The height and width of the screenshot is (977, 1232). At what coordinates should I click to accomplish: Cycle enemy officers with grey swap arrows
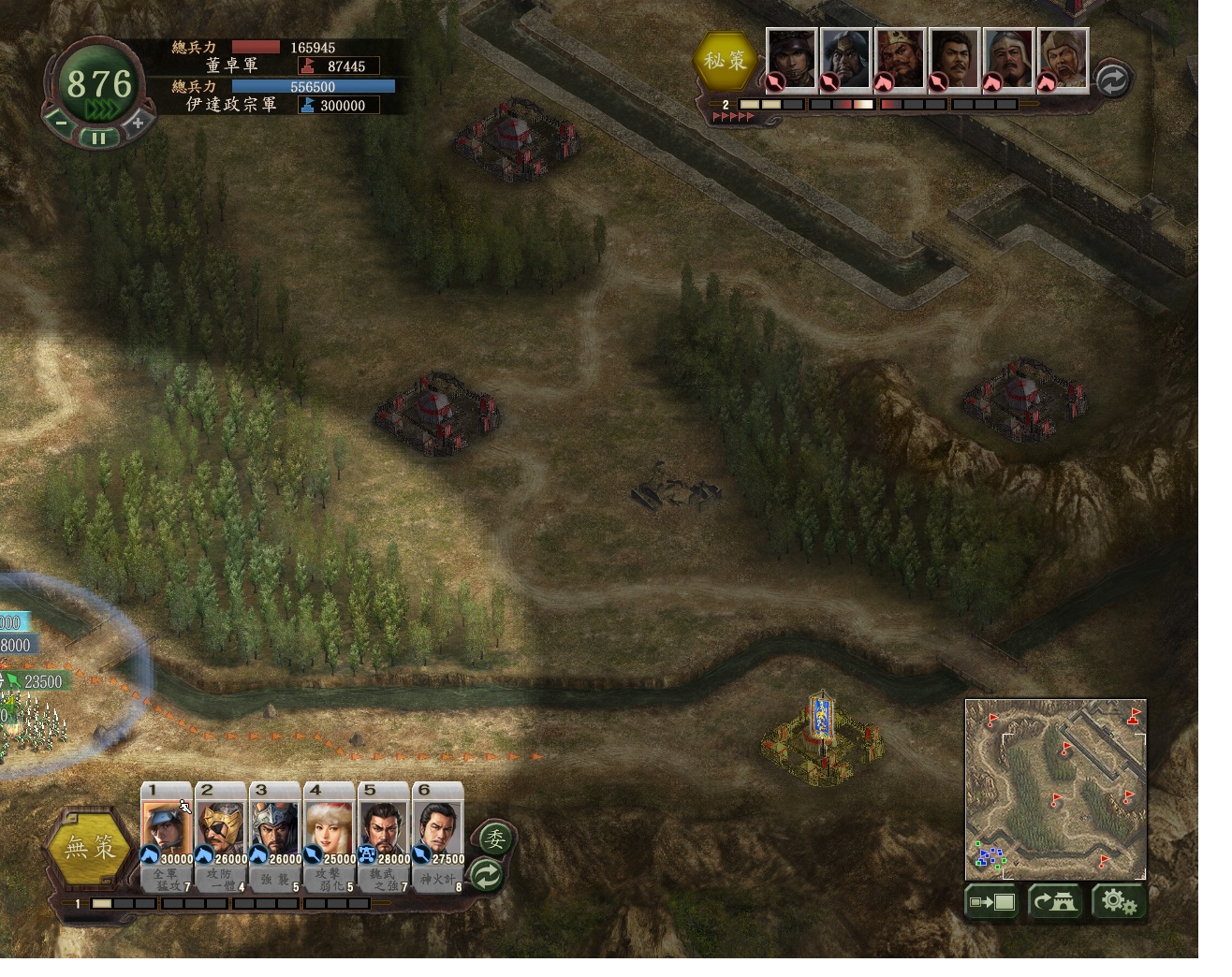pyautogui.click(x=1111, y=80)
